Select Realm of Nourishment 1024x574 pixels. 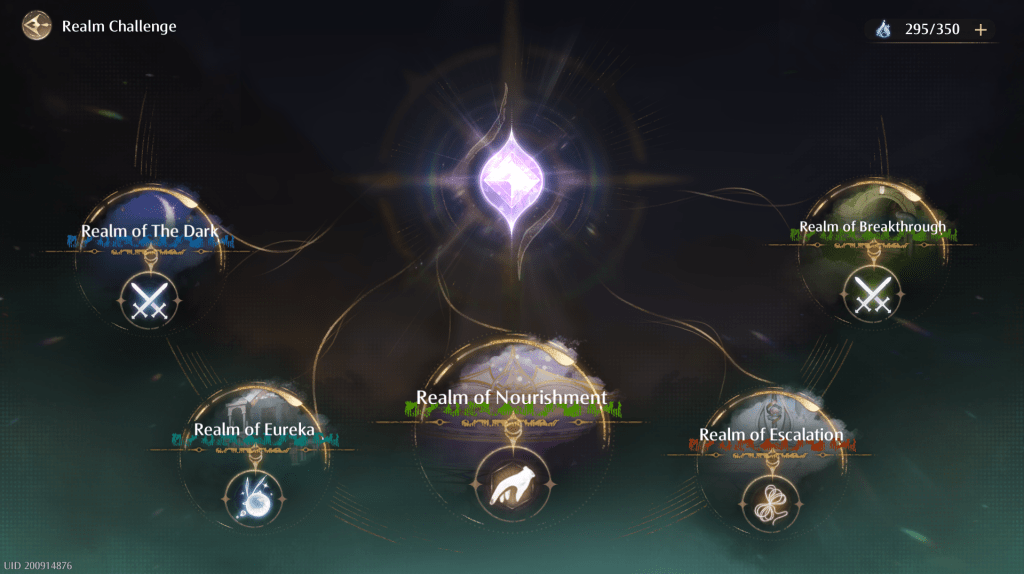tap(511, 484)
